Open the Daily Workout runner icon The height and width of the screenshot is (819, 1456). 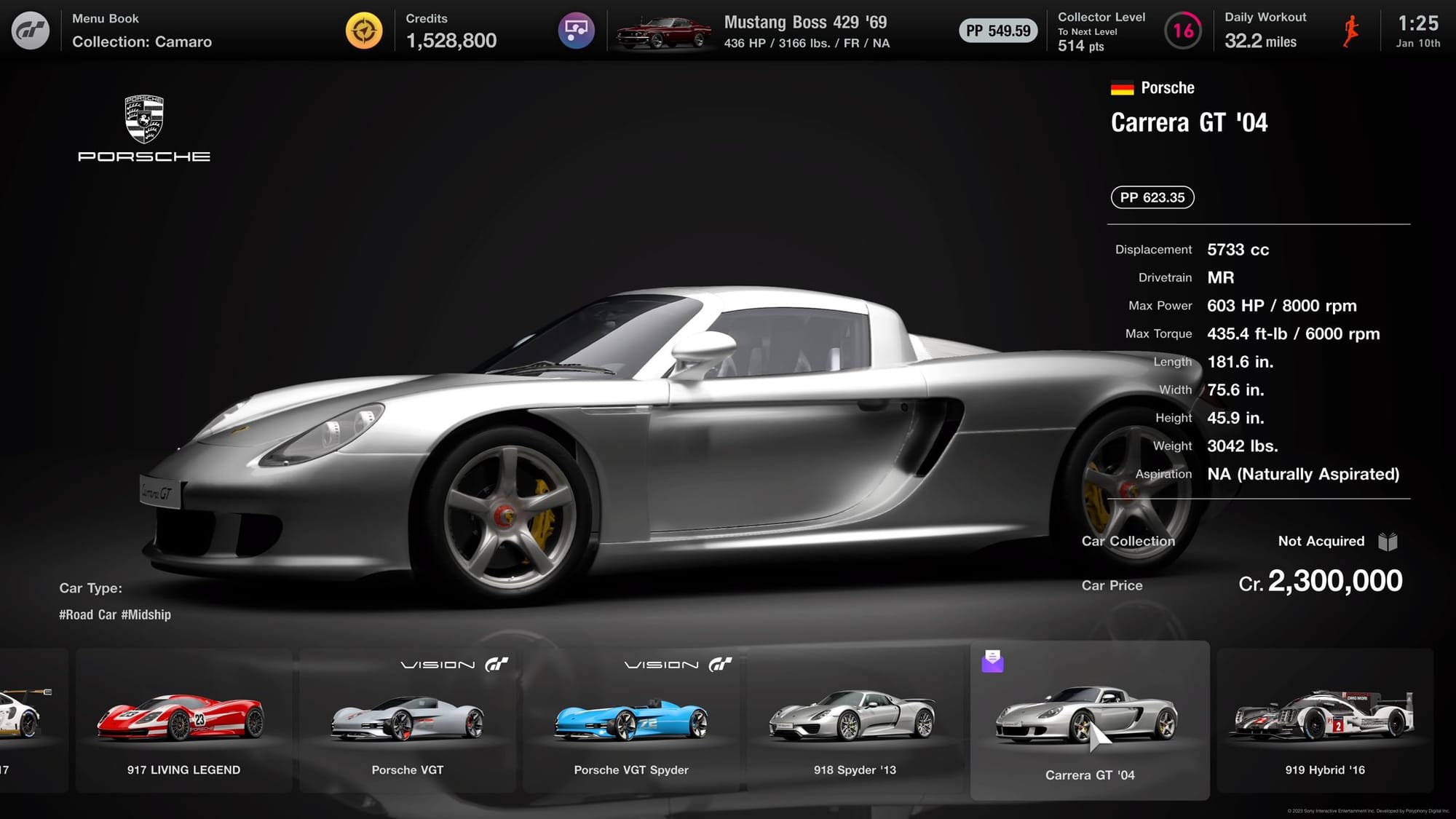click(1351, 31)
